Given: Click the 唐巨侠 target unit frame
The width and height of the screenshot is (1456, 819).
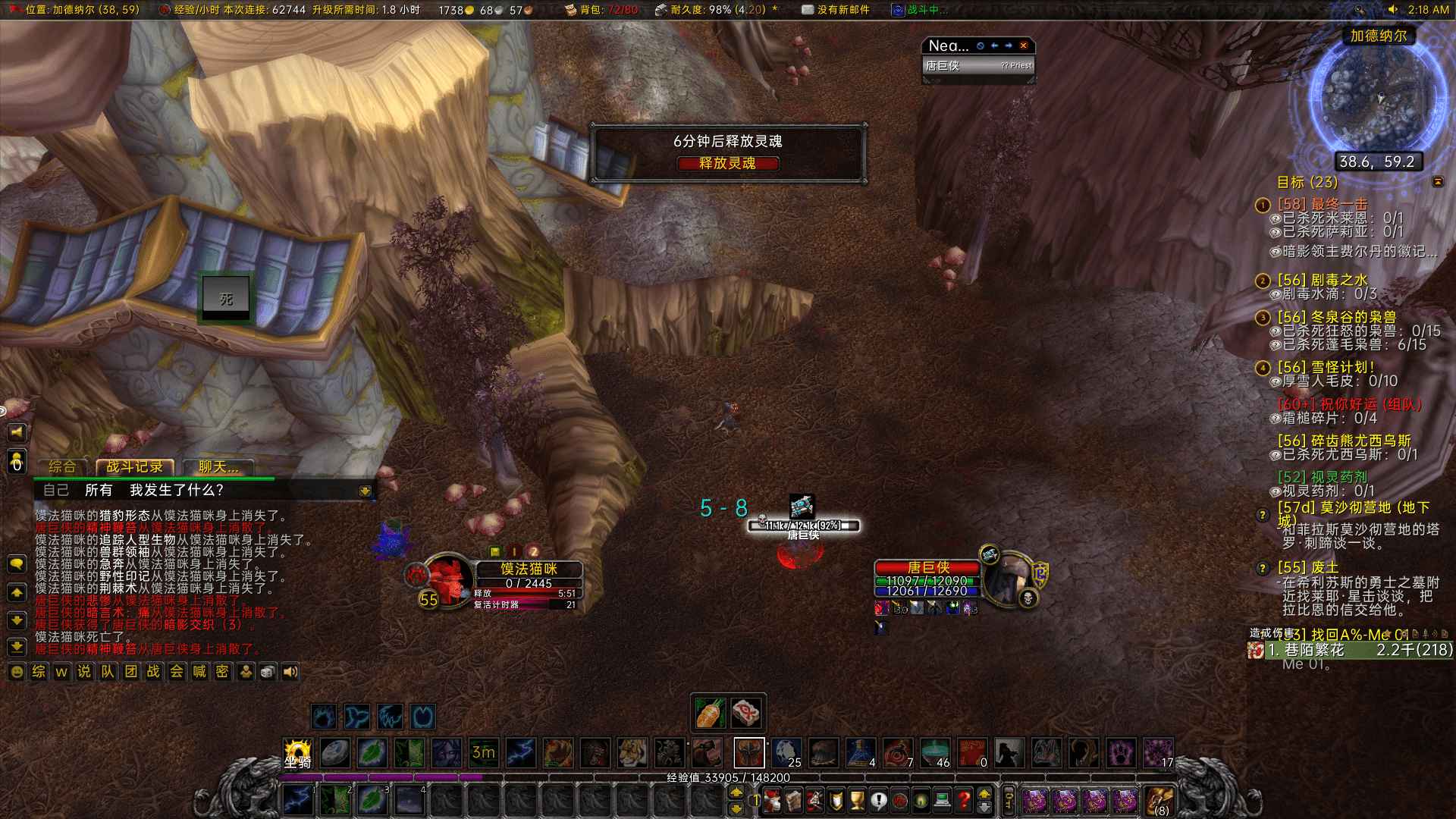Looking at the screenshot, I should tap(928, 580).
